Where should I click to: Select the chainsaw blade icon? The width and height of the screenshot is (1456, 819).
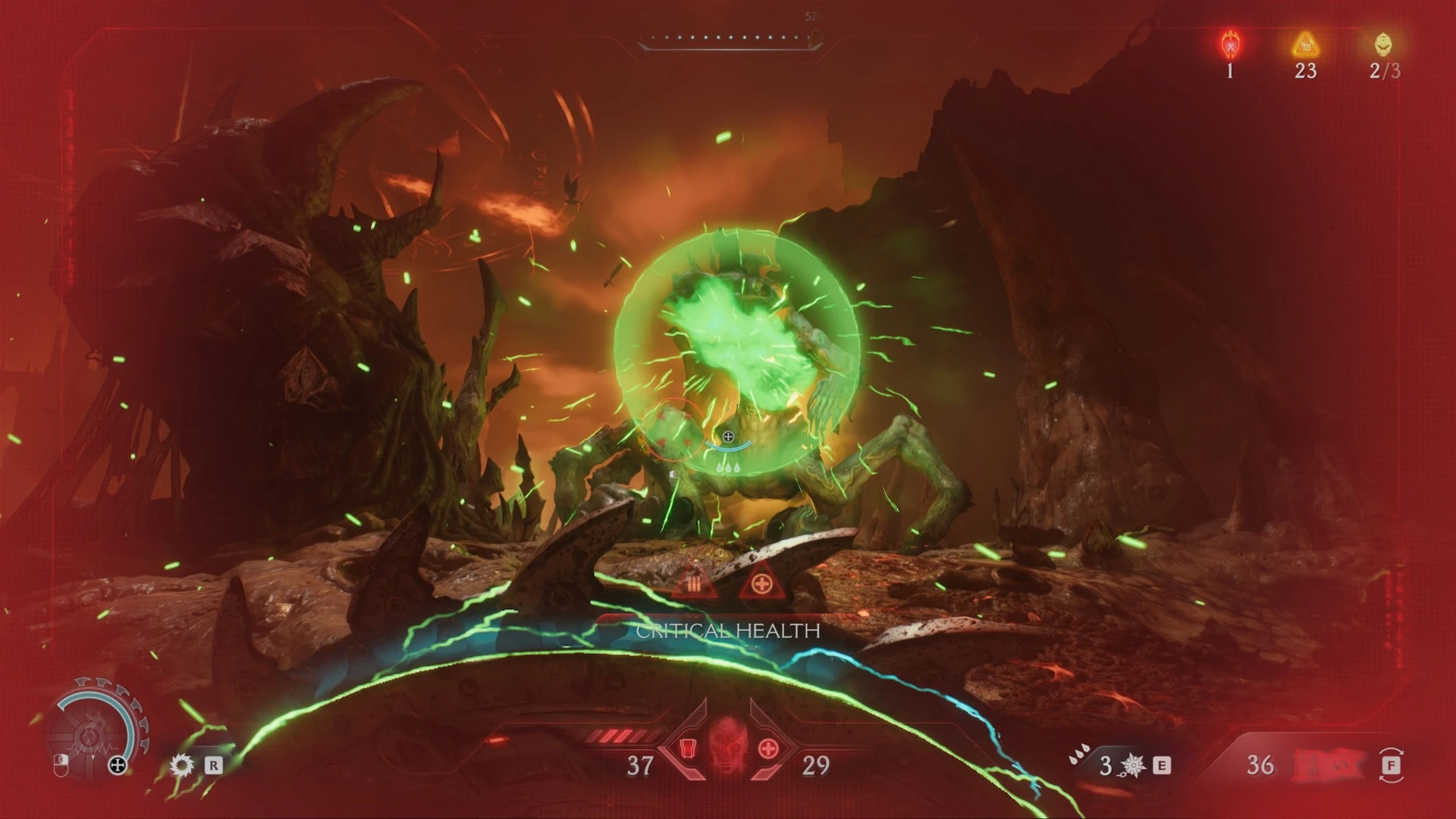[x=182, y=764]
